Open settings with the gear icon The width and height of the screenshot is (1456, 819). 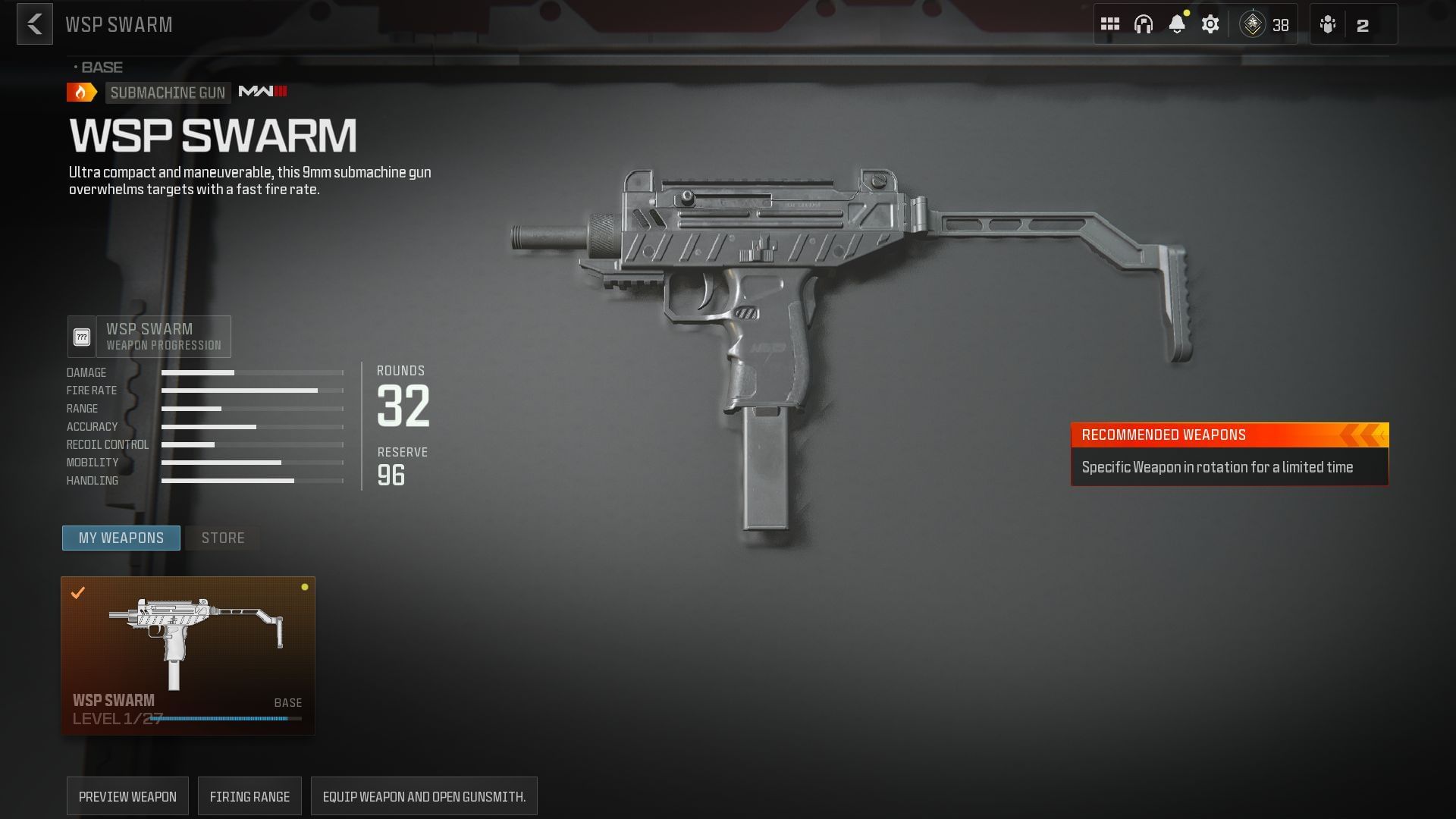[1210, 24]
